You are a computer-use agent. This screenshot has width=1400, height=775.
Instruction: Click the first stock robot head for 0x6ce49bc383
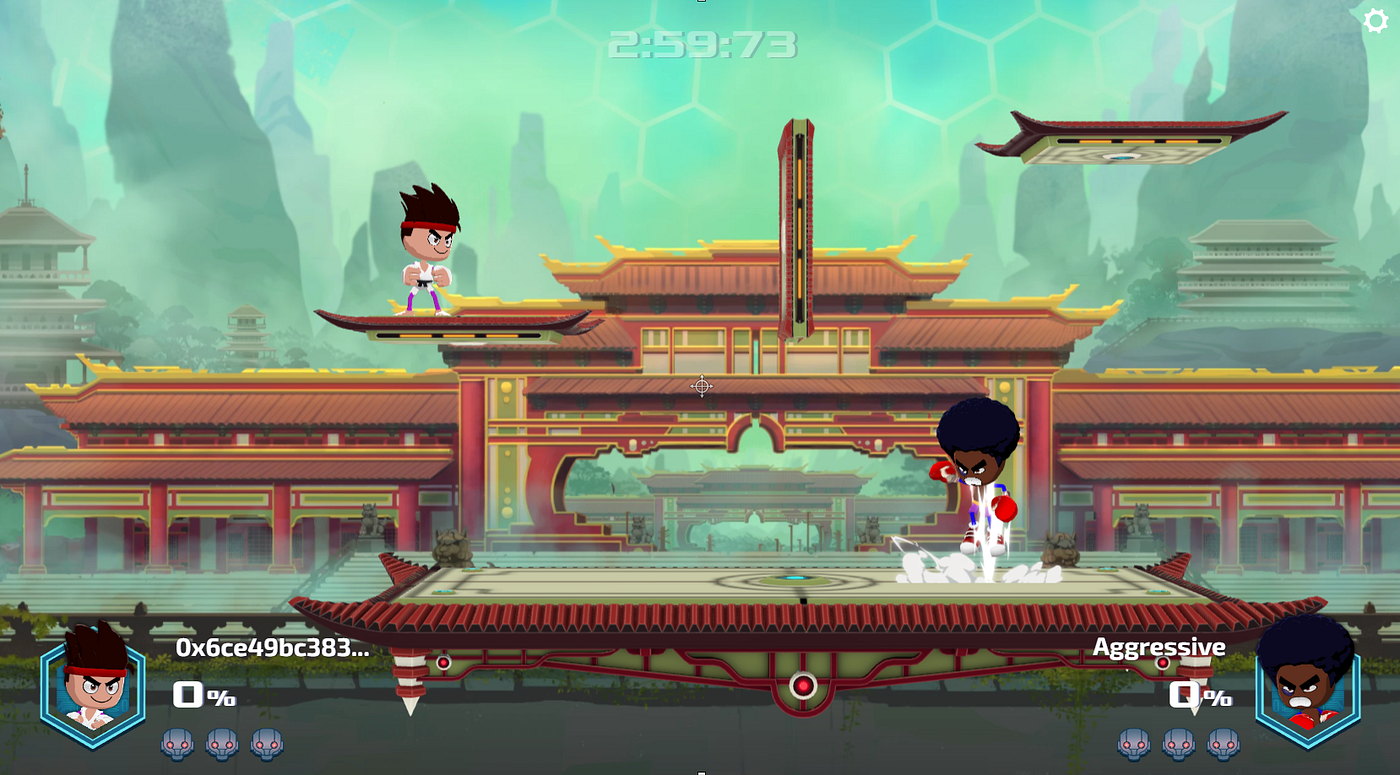pyautogui.click(x=175, y=744)
